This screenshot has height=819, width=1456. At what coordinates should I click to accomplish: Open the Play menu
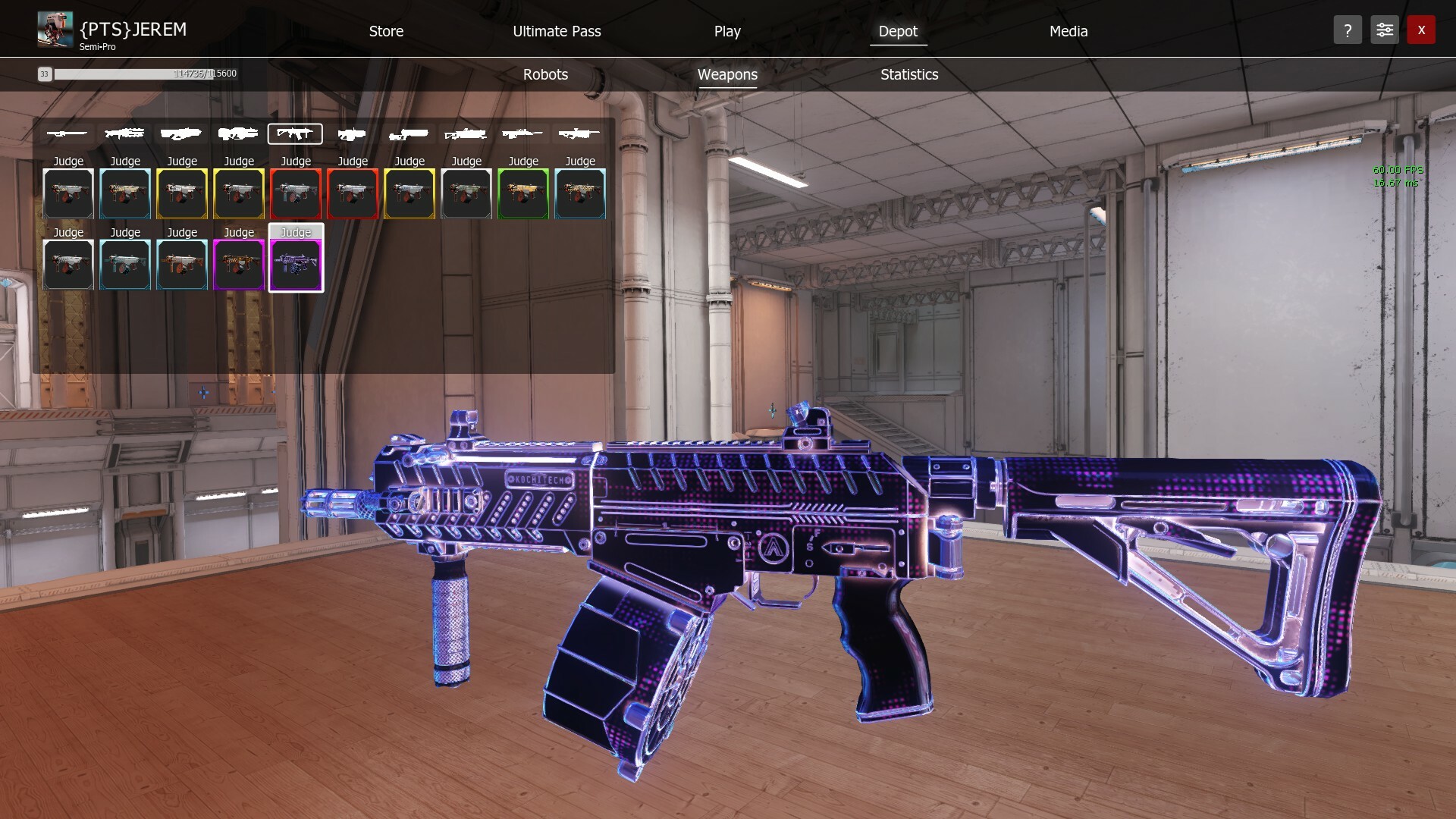click(x=726, y=31)
